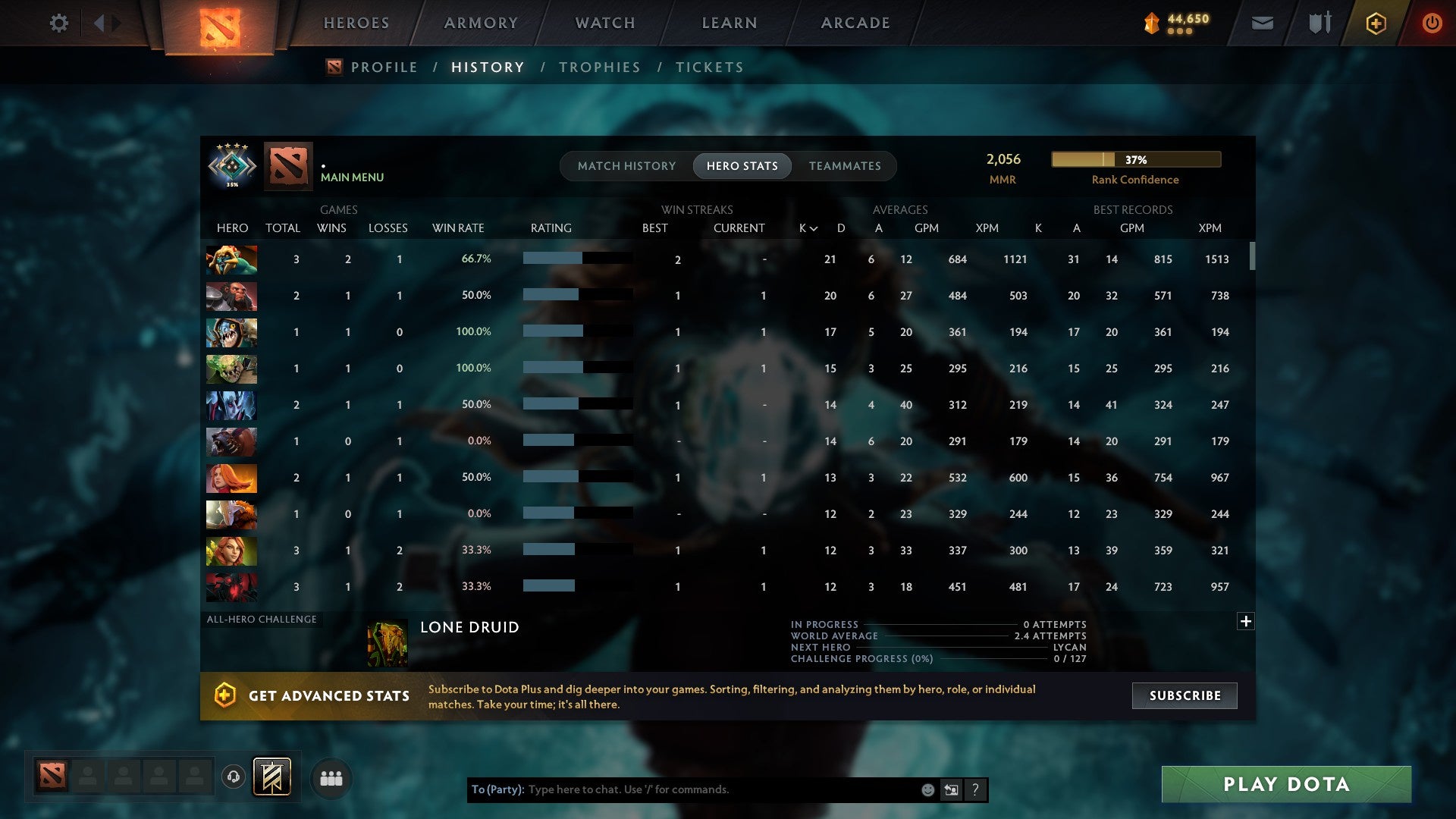Open the emoticon picker in the chat bar
Image resolution: width=1456 pixels, height=819 pixels.
(x=927, y=789)
